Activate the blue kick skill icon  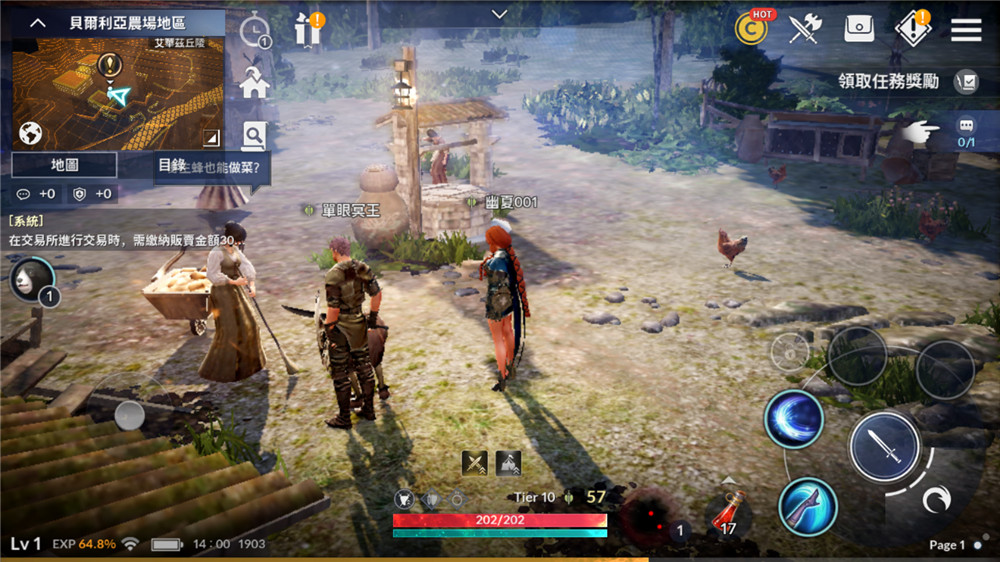click(807, 507)
